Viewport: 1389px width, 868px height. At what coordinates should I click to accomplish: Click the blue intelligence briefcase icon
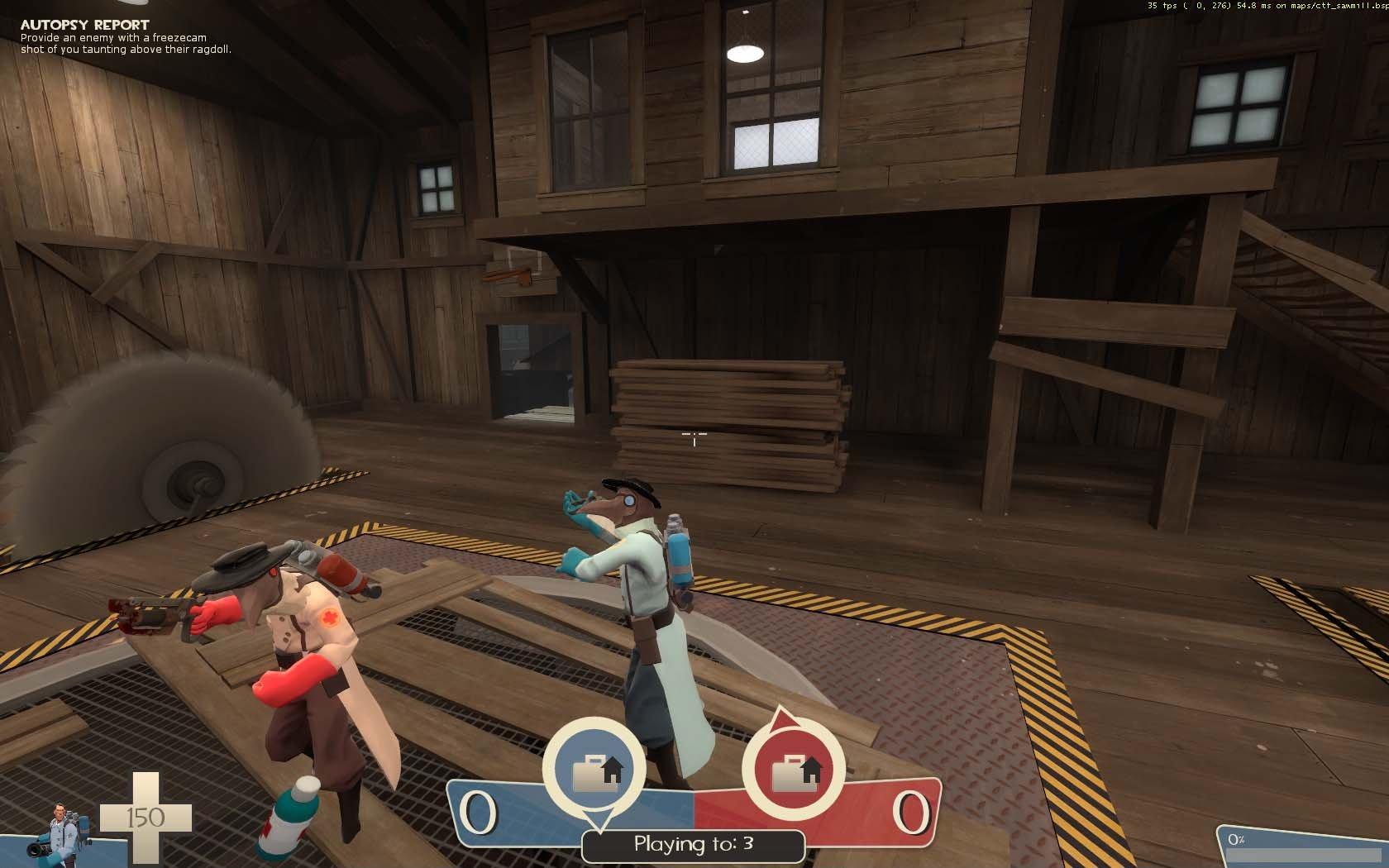594,770
